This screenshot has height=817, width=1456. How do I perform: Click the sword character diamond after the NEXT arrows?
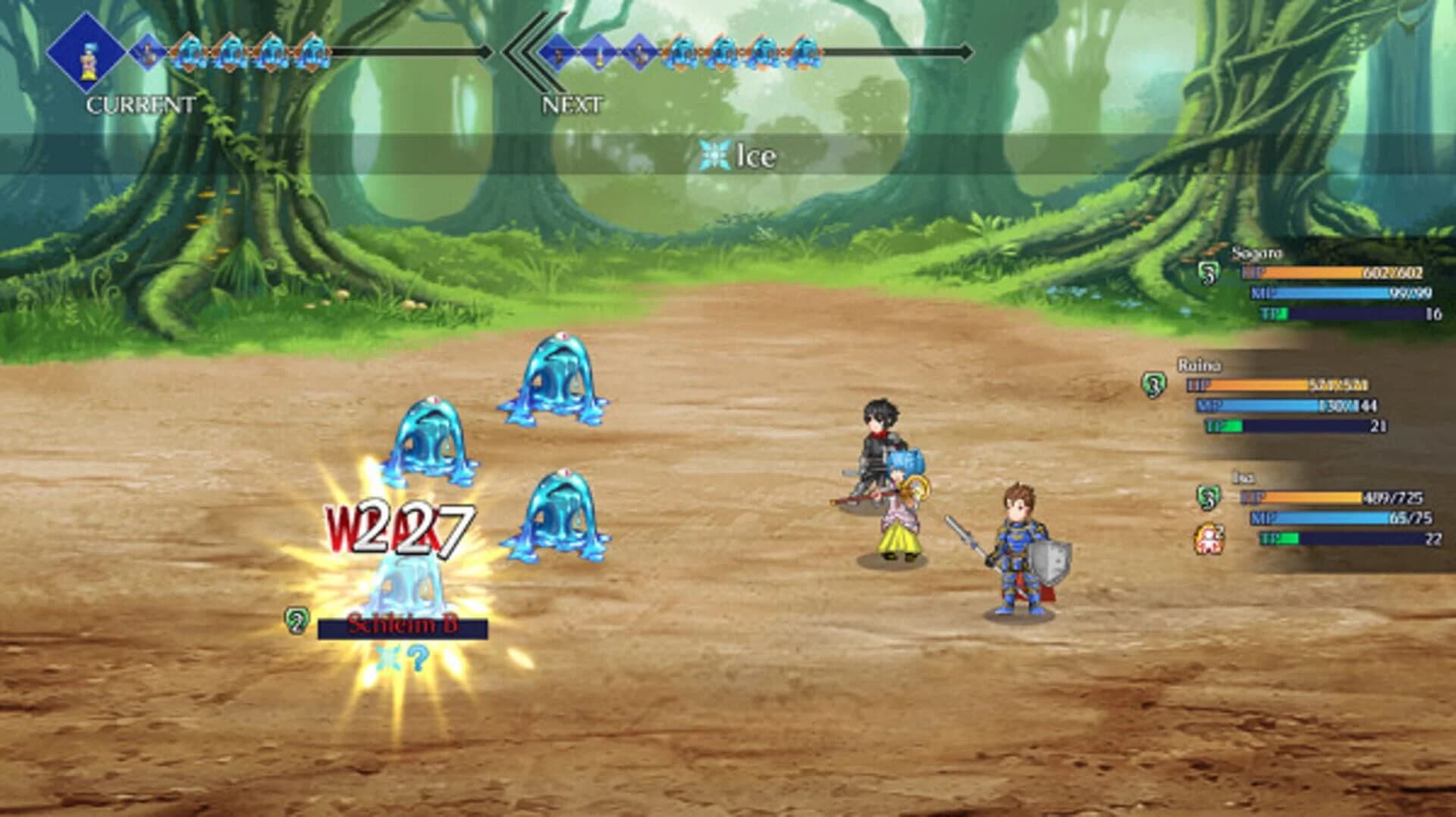point(559,53)
